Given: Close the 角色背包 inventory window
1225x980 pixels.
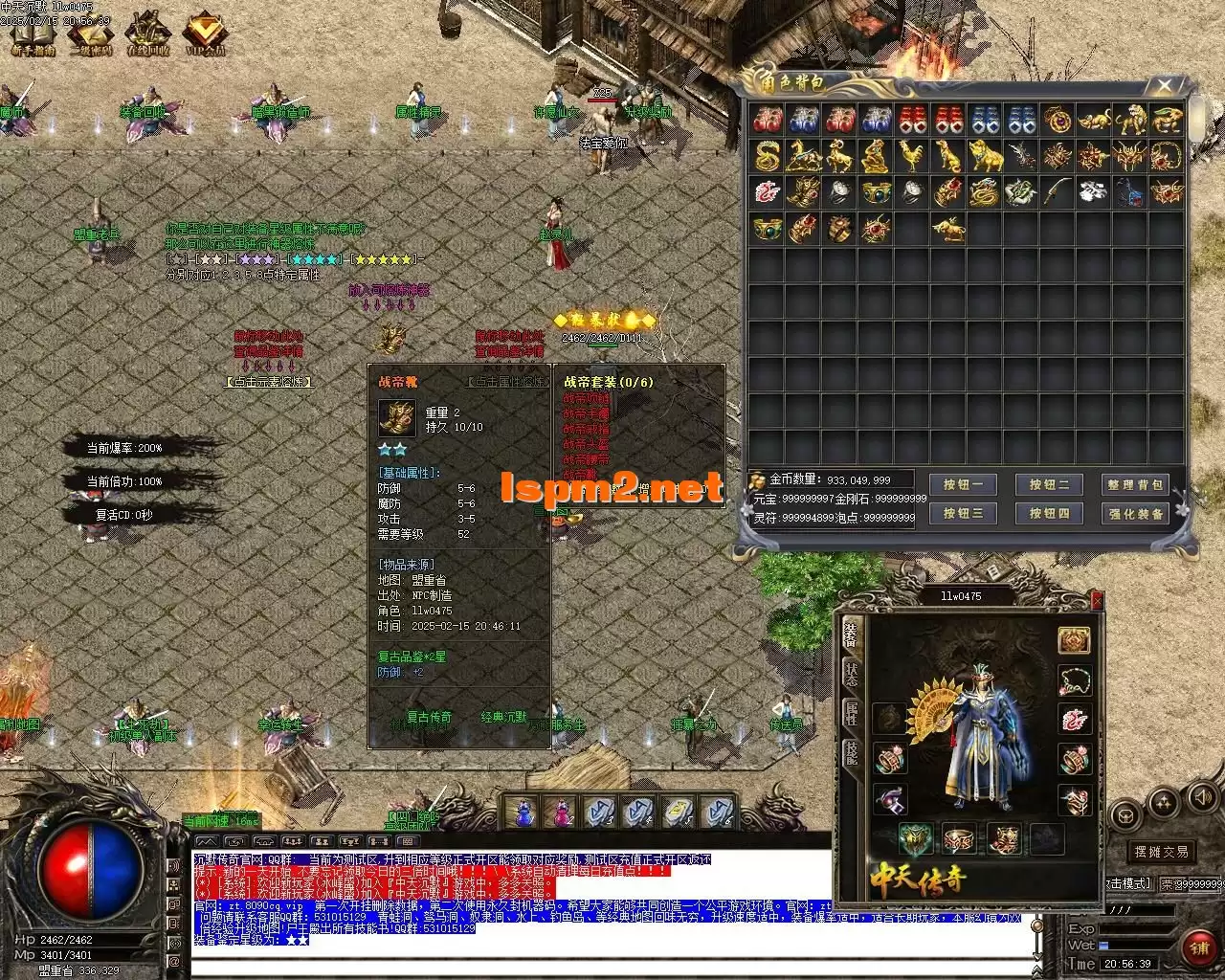Looking at the screenshot, I should [x=1165, y=86].
